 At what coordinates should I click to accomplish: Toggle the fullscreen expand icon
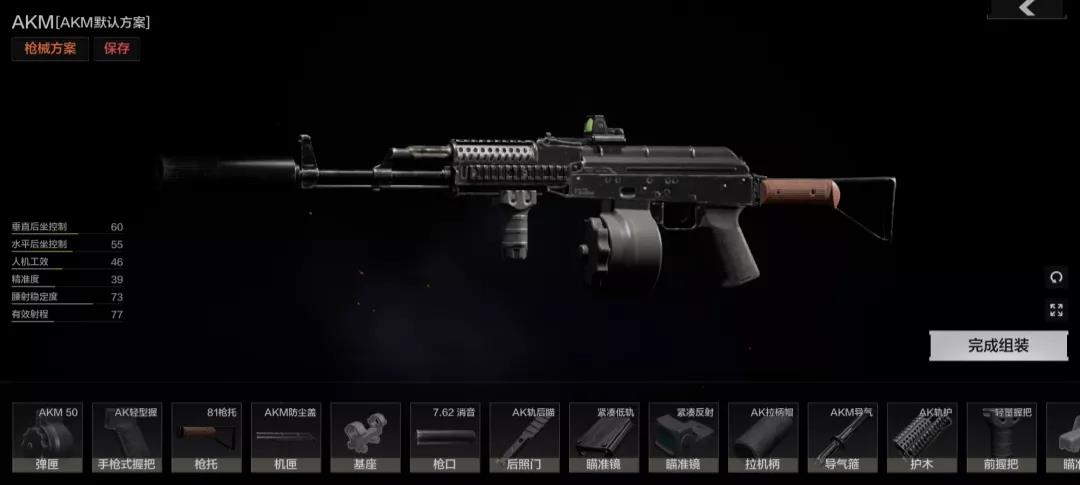(x=1057, y=310)
